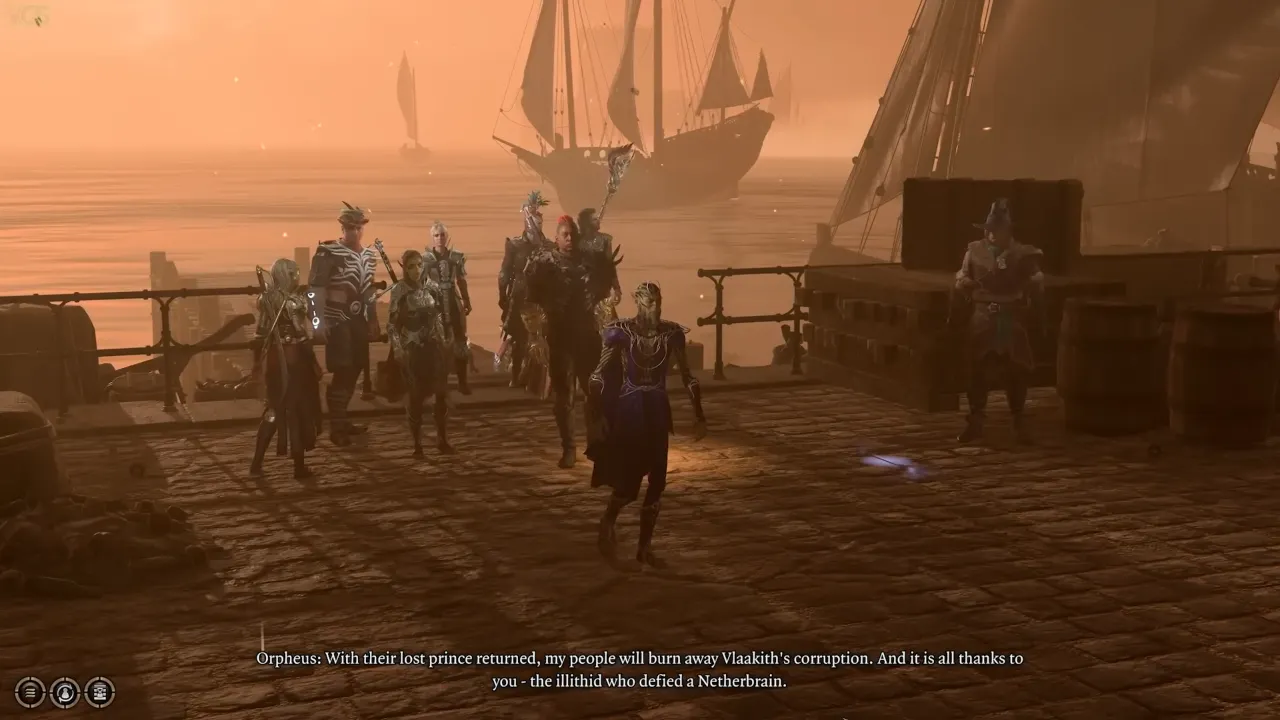The height and width of the screenshot is (720, 1280).
Task: Click the hourglass scroll icon
Action: point(98,692)
